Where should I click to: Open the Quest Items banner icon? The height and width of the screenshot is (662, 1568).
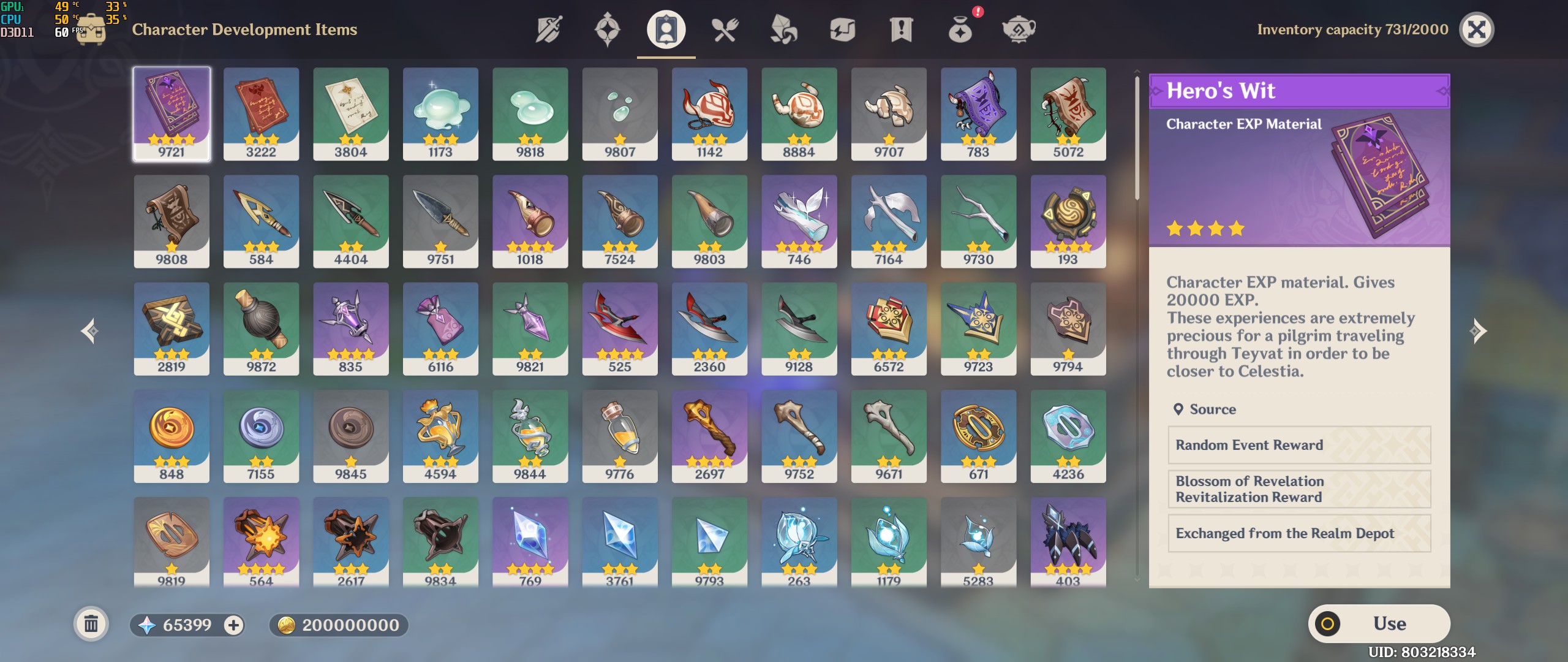pos(900,29)
